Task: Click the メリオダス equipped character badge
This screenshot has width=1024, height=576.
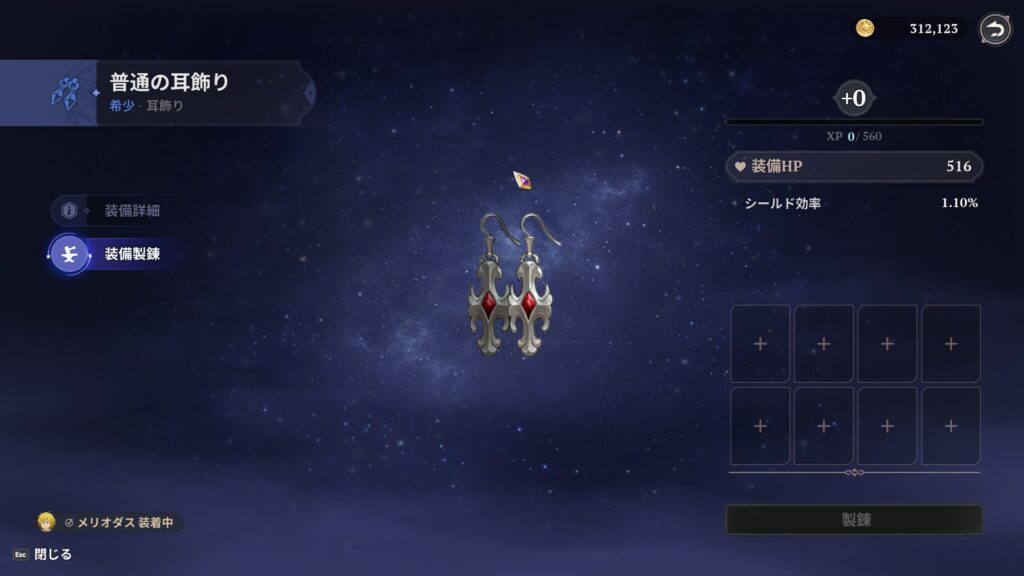Action: 110,522
